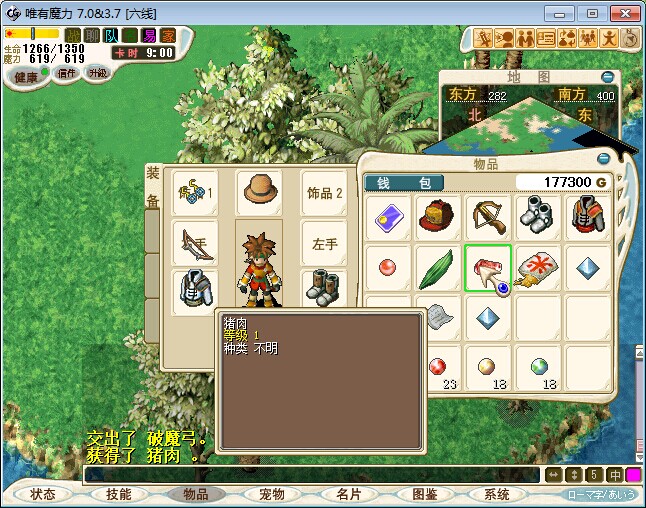Screen dimensions: 646x508
Task: Click the 健康 health button
Action: (x=26, y=77)
